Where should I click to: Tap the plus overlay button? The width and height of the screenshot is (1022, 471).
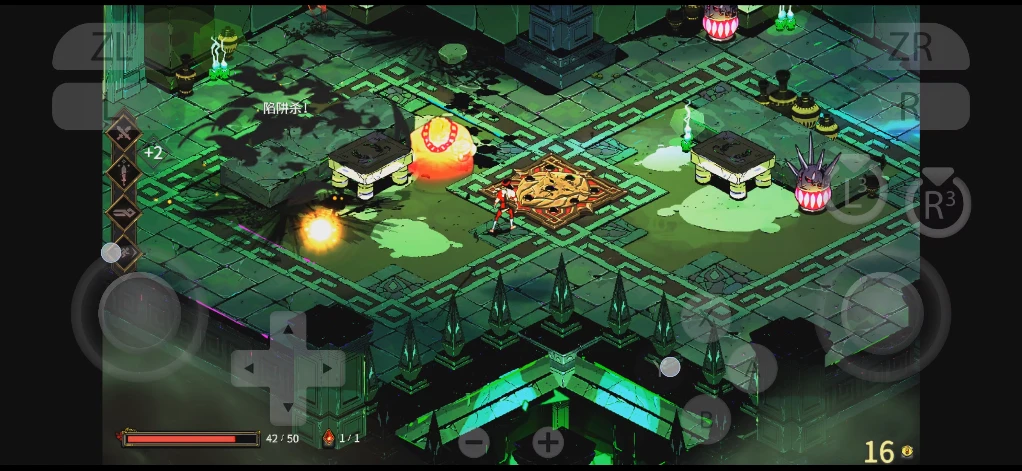pyautogui.click(x=547, y=442)
